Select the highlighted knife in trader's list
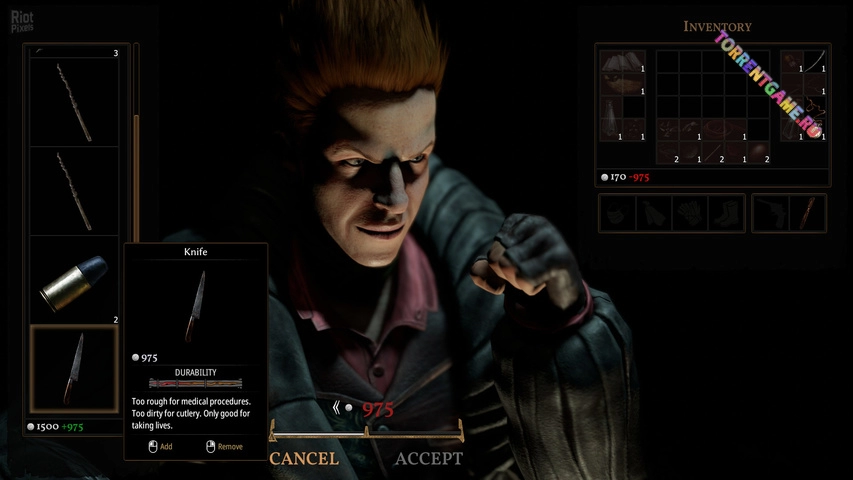The width and height of the screenshot is (853, 480). click(76, 369)
